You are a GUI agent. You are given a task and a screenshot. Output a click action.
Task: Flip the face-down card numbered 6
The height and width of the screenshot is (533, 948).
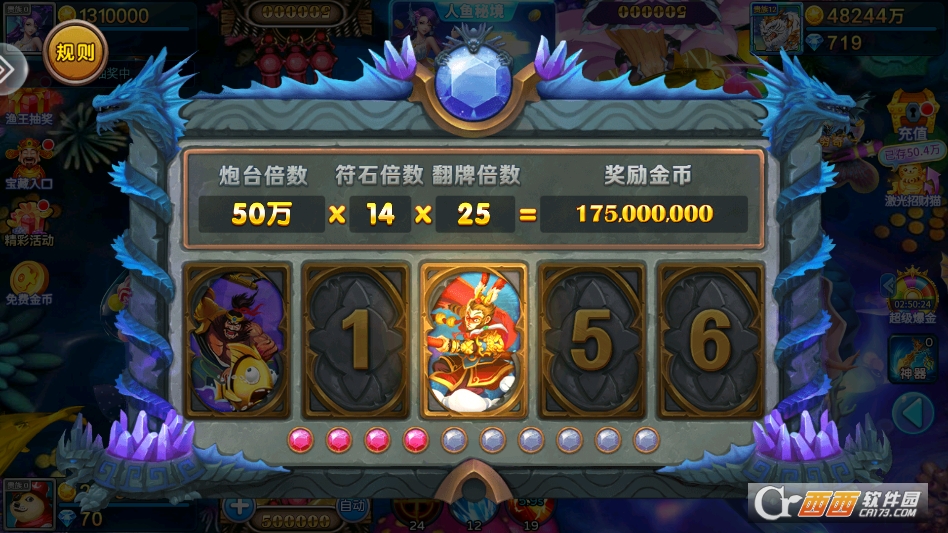(709, 340)
